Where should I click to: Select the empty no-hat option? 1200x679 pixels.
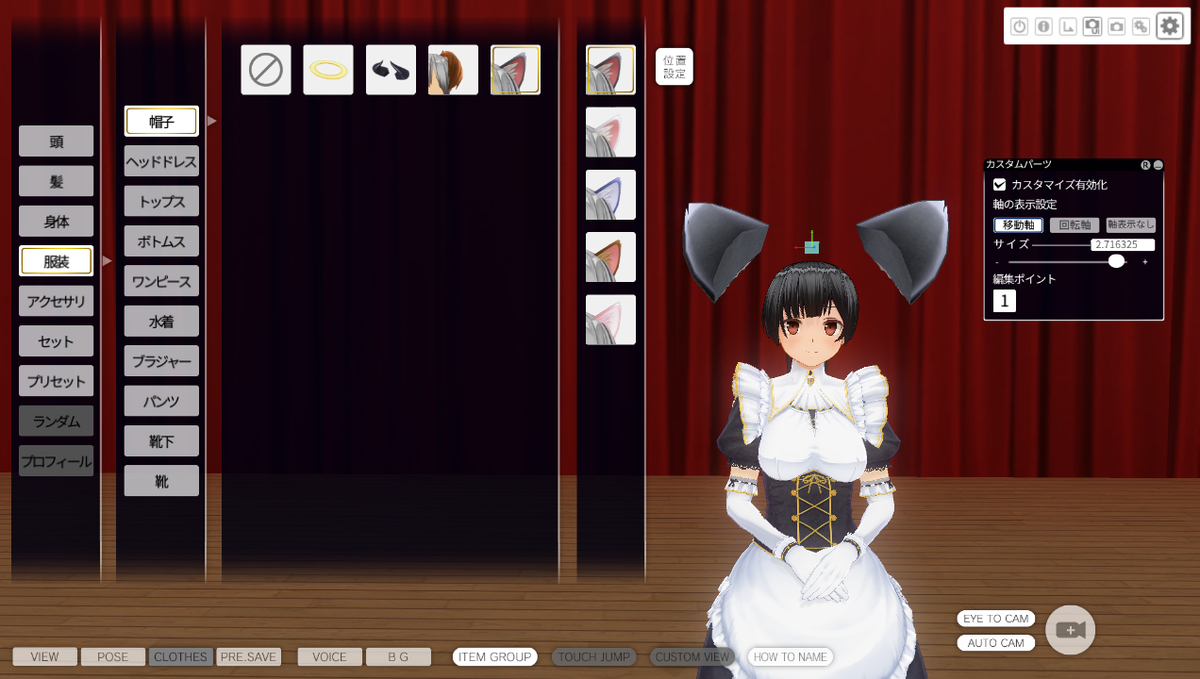pos(266,70)
